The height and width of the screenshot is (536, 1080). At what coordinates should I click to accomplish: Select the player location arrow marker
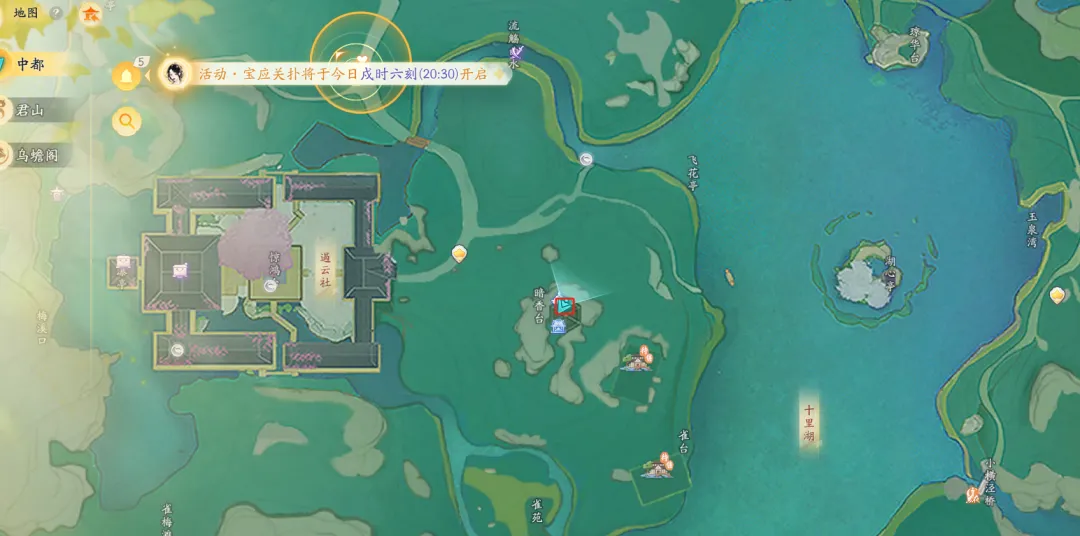(565, 305)
